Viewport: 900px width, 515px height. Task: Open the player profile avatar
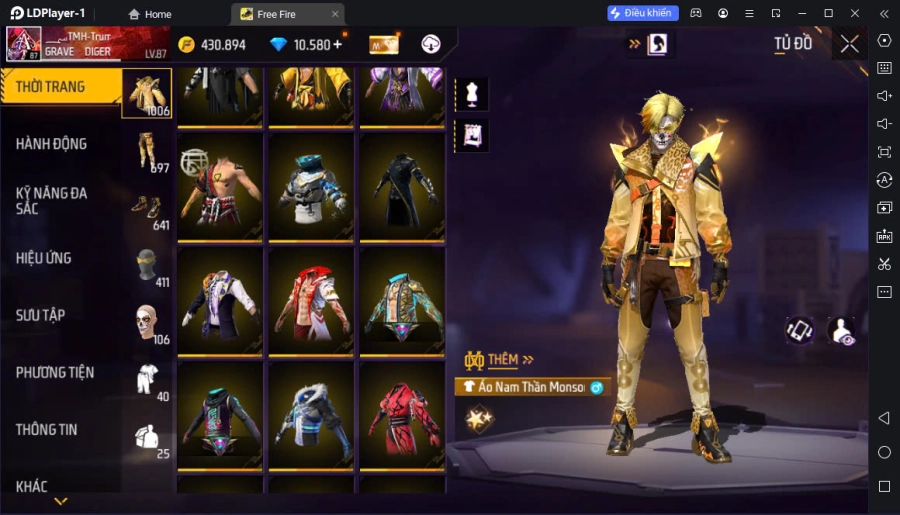coord(24,44)
